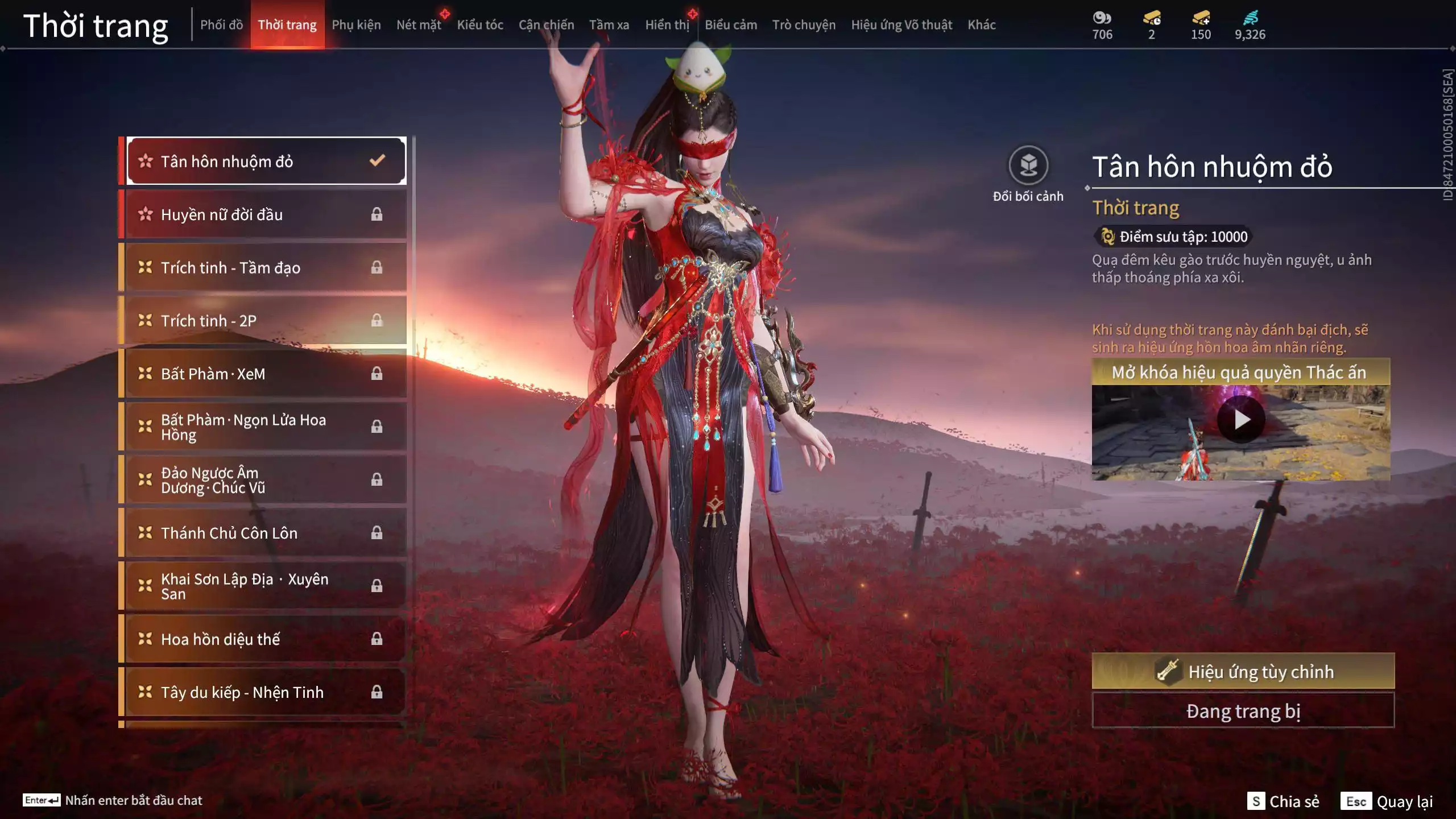This screenshot has height=819, width=1456.
Task: Show the Hiển thị tab
Action: point(667,25)
